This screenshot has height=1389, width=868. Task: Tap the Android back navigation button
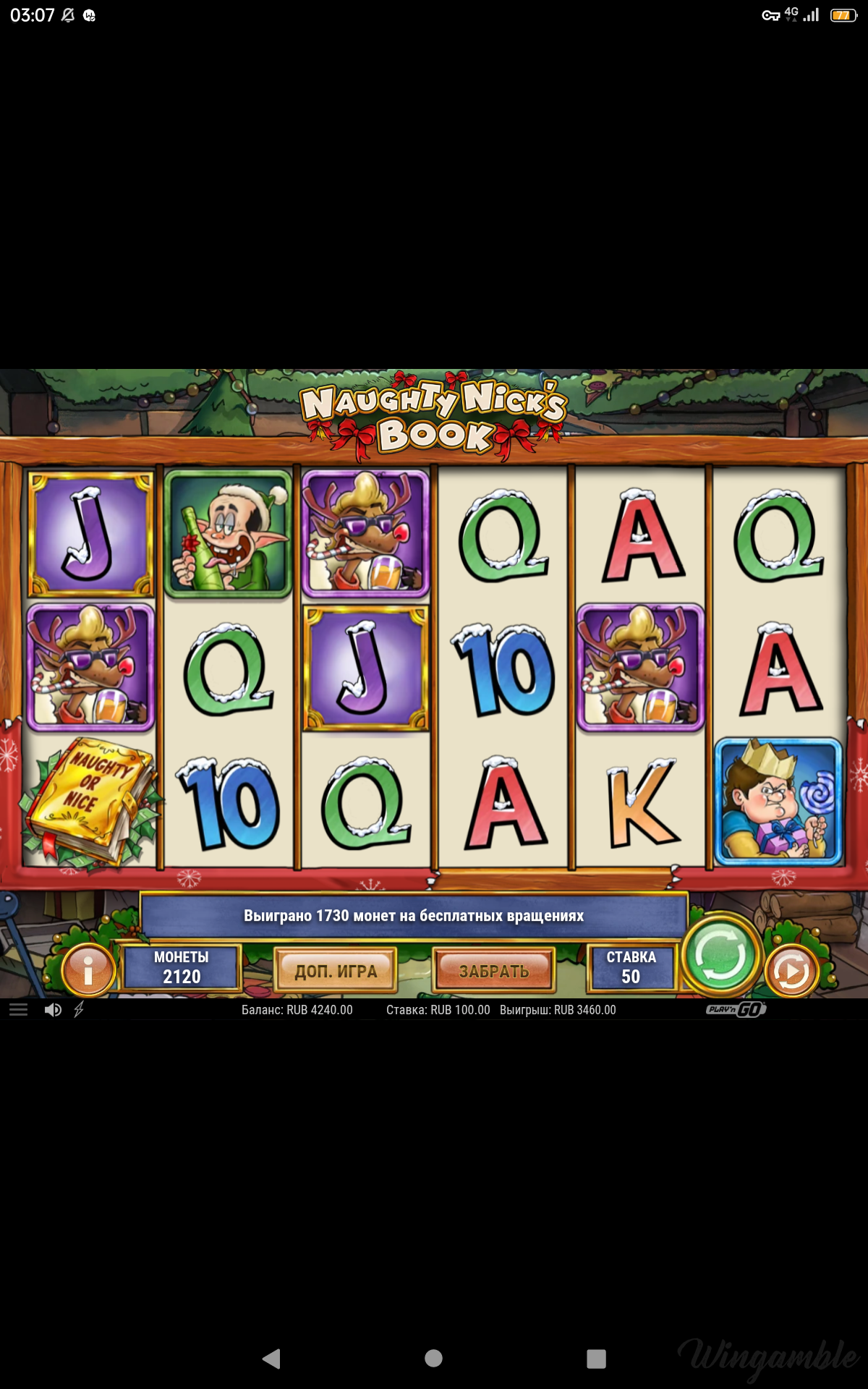(272, 1359)
